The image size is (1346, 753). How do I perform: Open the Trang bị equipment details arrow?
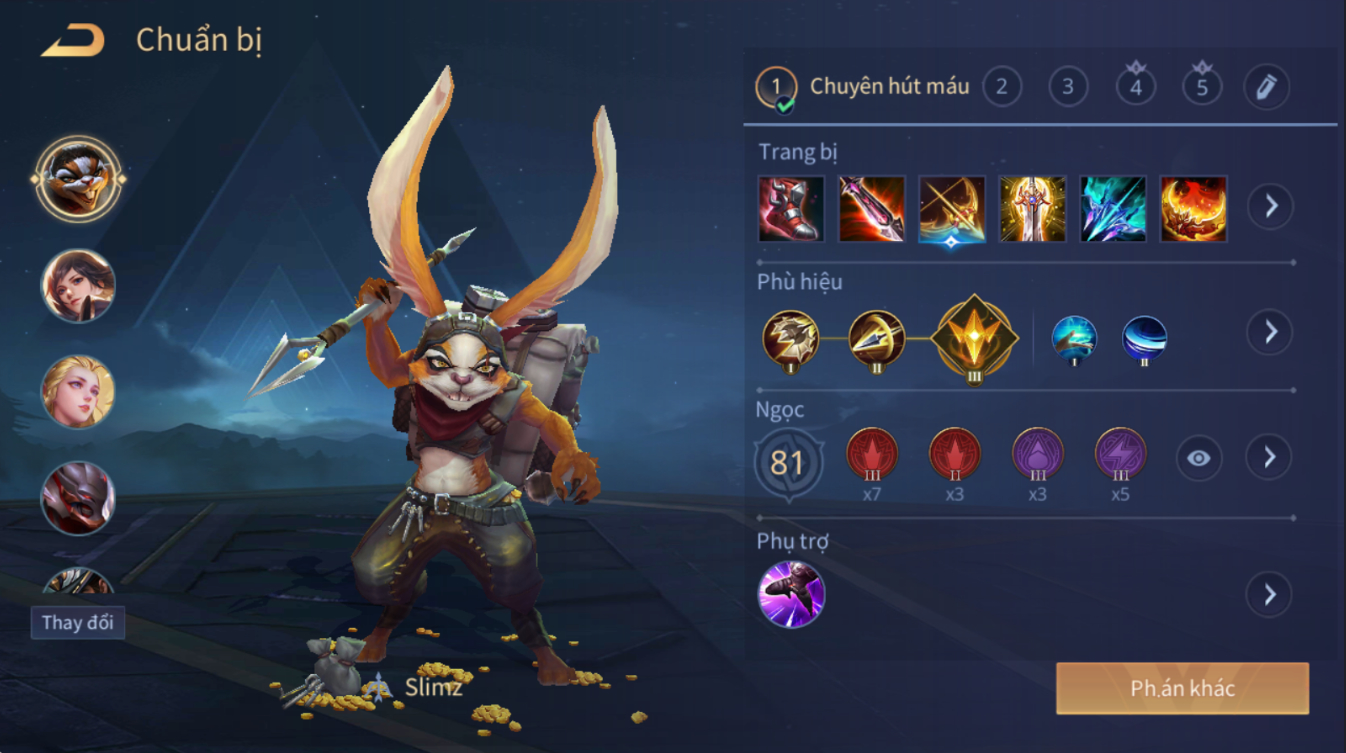point(1270,207)
